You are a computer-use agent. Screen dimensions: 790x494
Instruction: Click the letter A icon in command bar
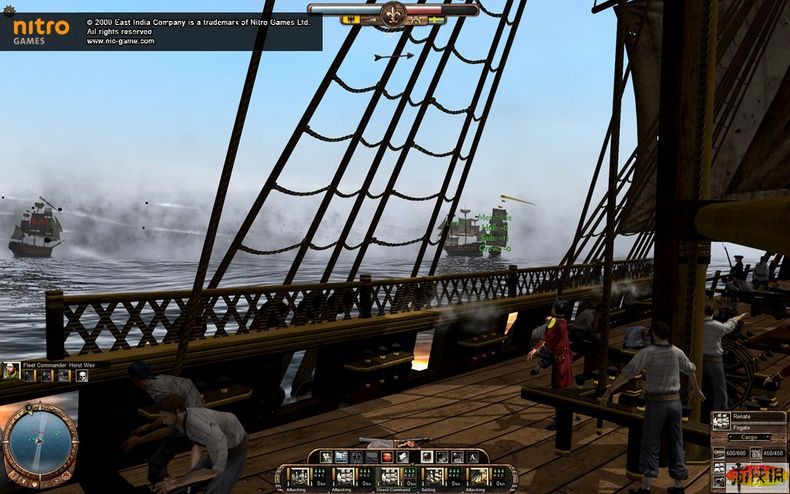point(472,456)
